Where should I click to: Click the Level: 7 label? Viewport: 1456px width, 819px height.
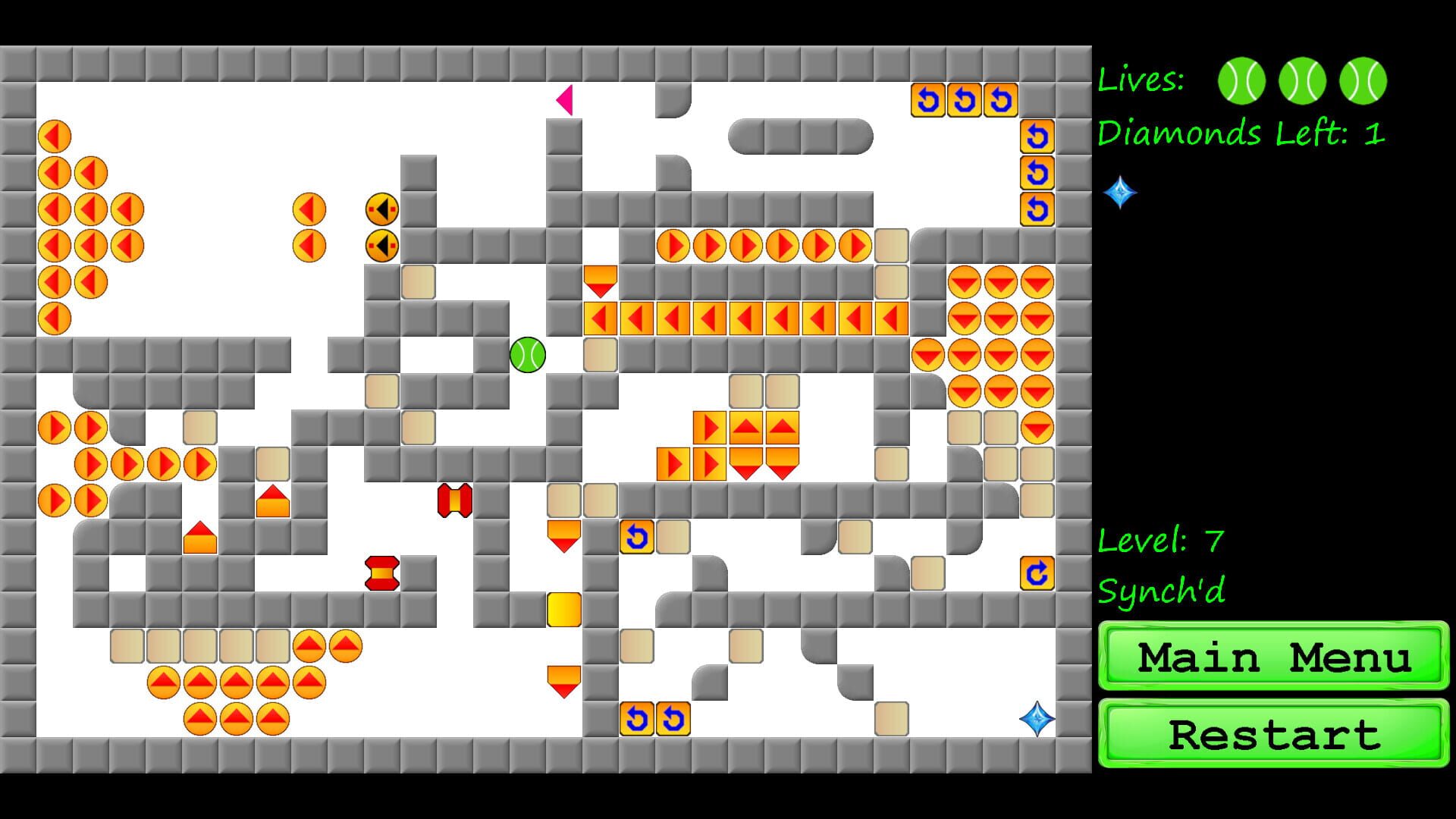(1160, 540)
